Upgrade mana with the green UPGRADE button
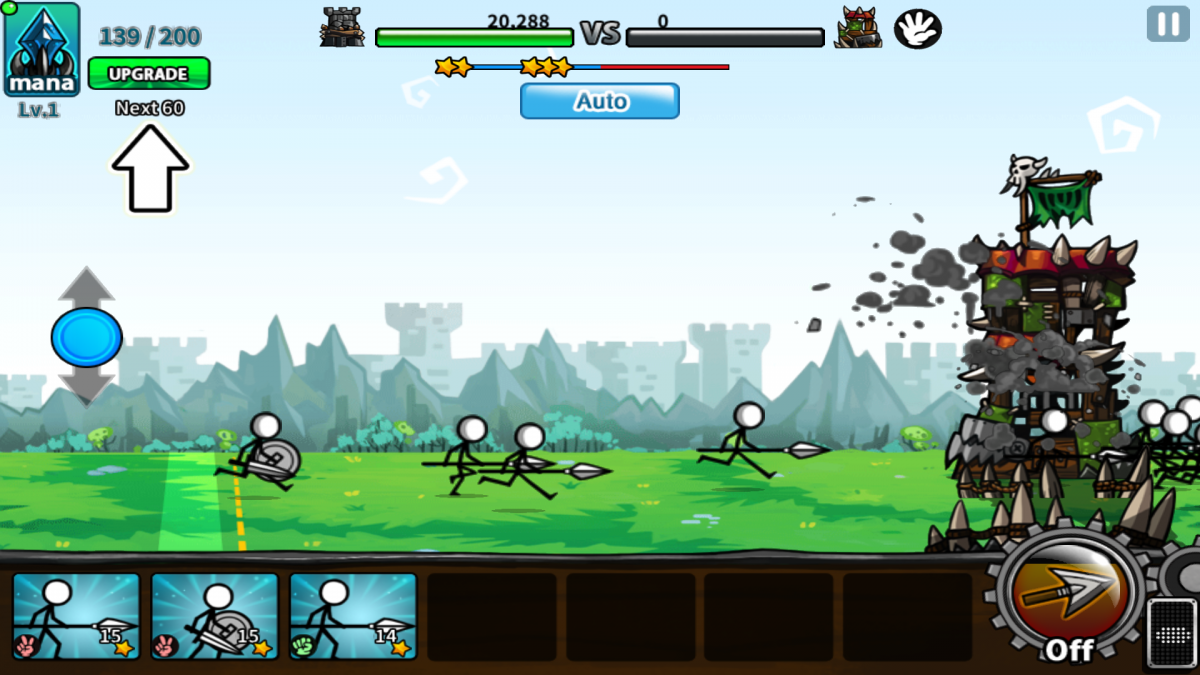1200x675 pixels. pos(149,74)
